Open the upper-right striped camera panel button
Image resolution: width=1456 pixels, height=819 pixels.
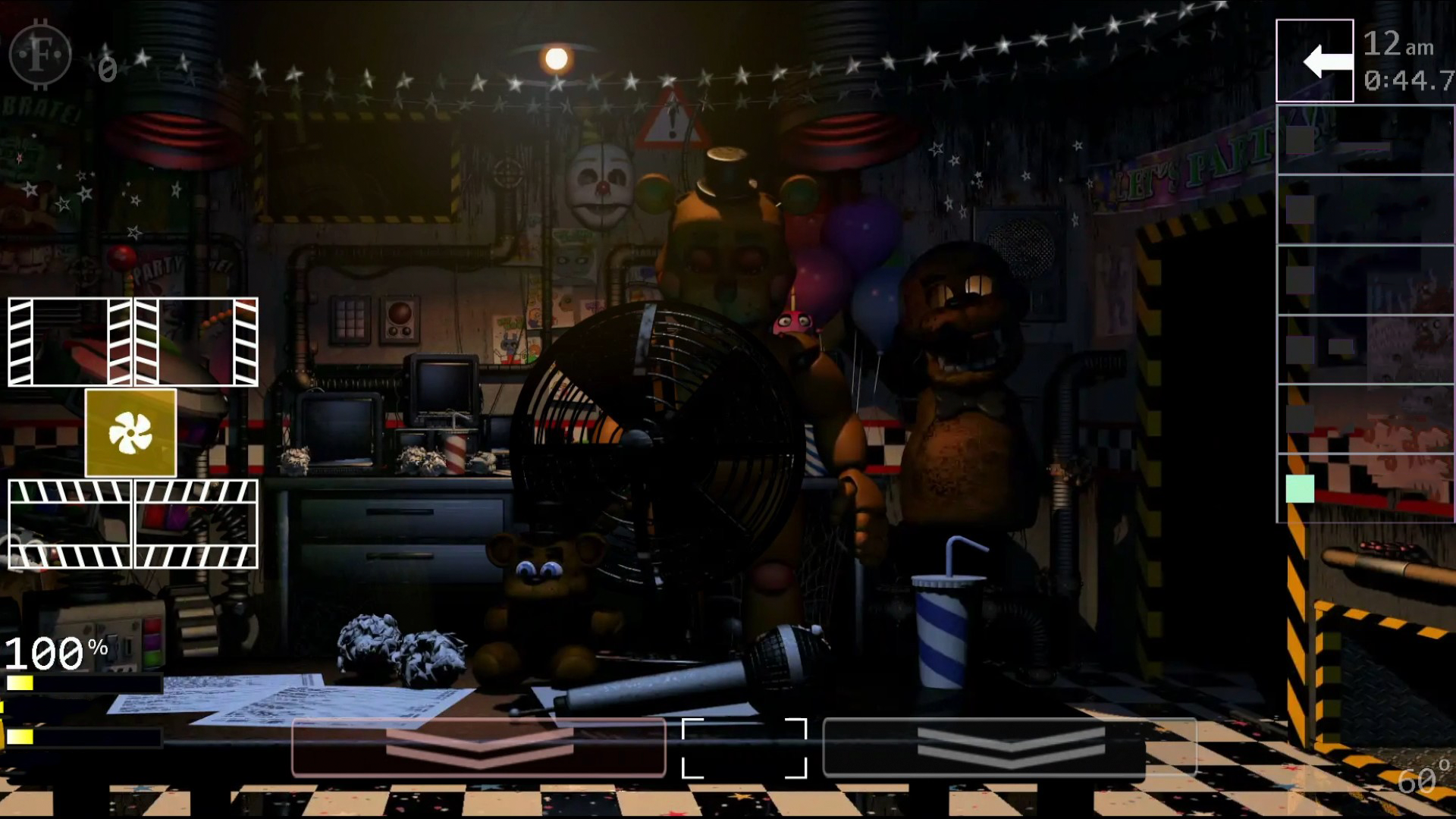195,343
